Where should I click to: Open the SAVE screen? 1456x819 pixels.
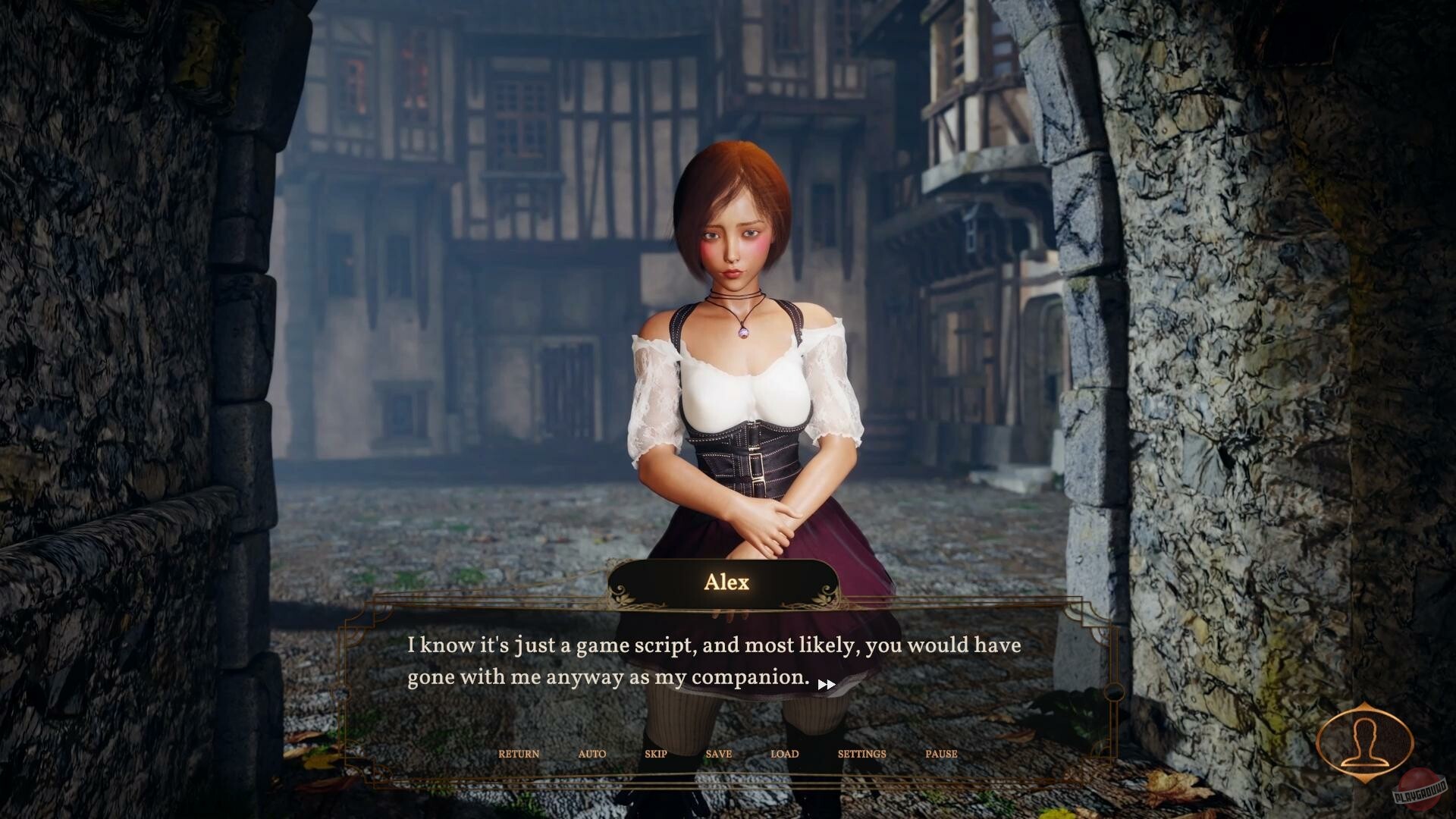pos(719,754)
